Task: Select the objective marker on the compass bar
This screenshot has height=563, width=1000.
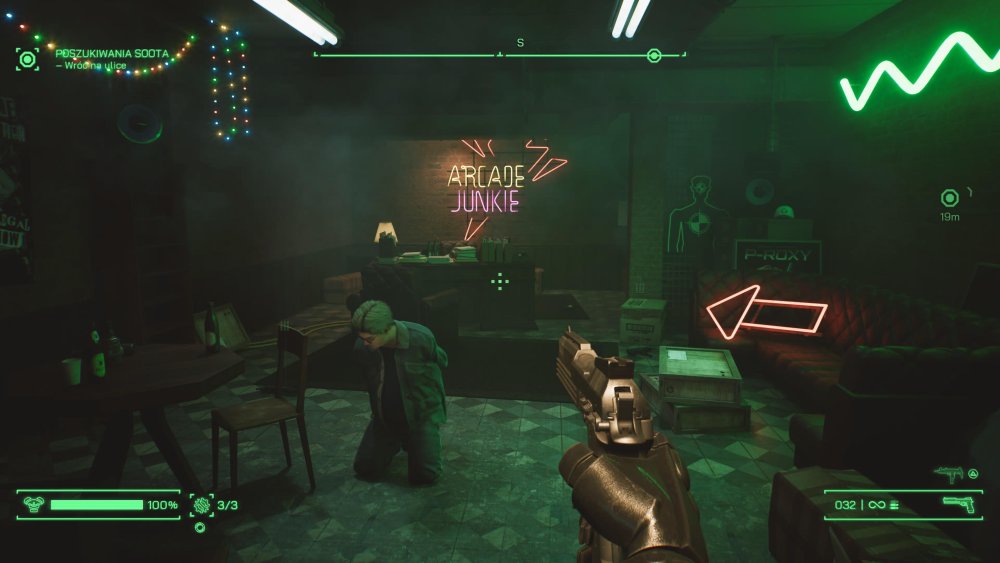Action: (654, 56)
